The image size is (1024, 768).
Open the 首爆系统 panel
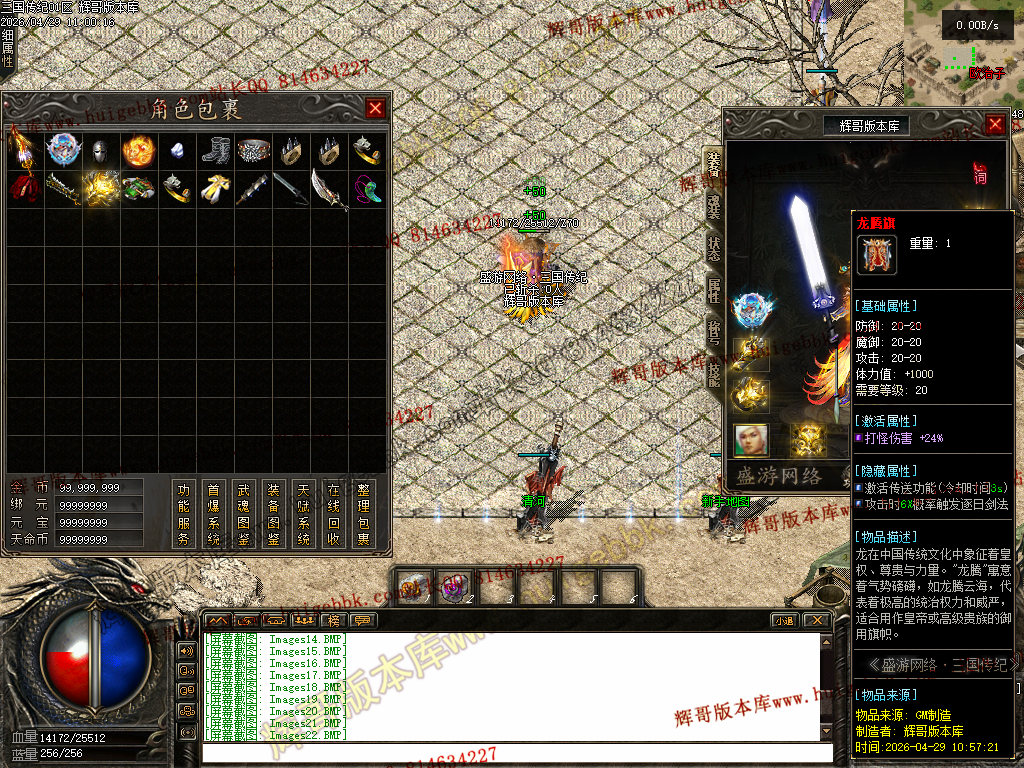213,514
